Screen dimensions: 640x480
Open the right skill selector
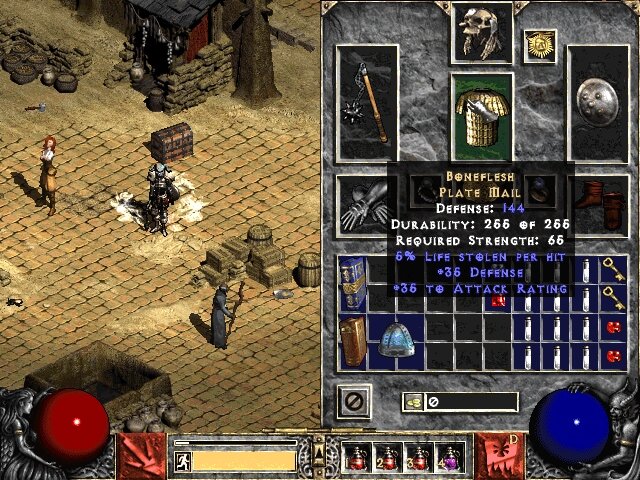click(x=498, y=455)
